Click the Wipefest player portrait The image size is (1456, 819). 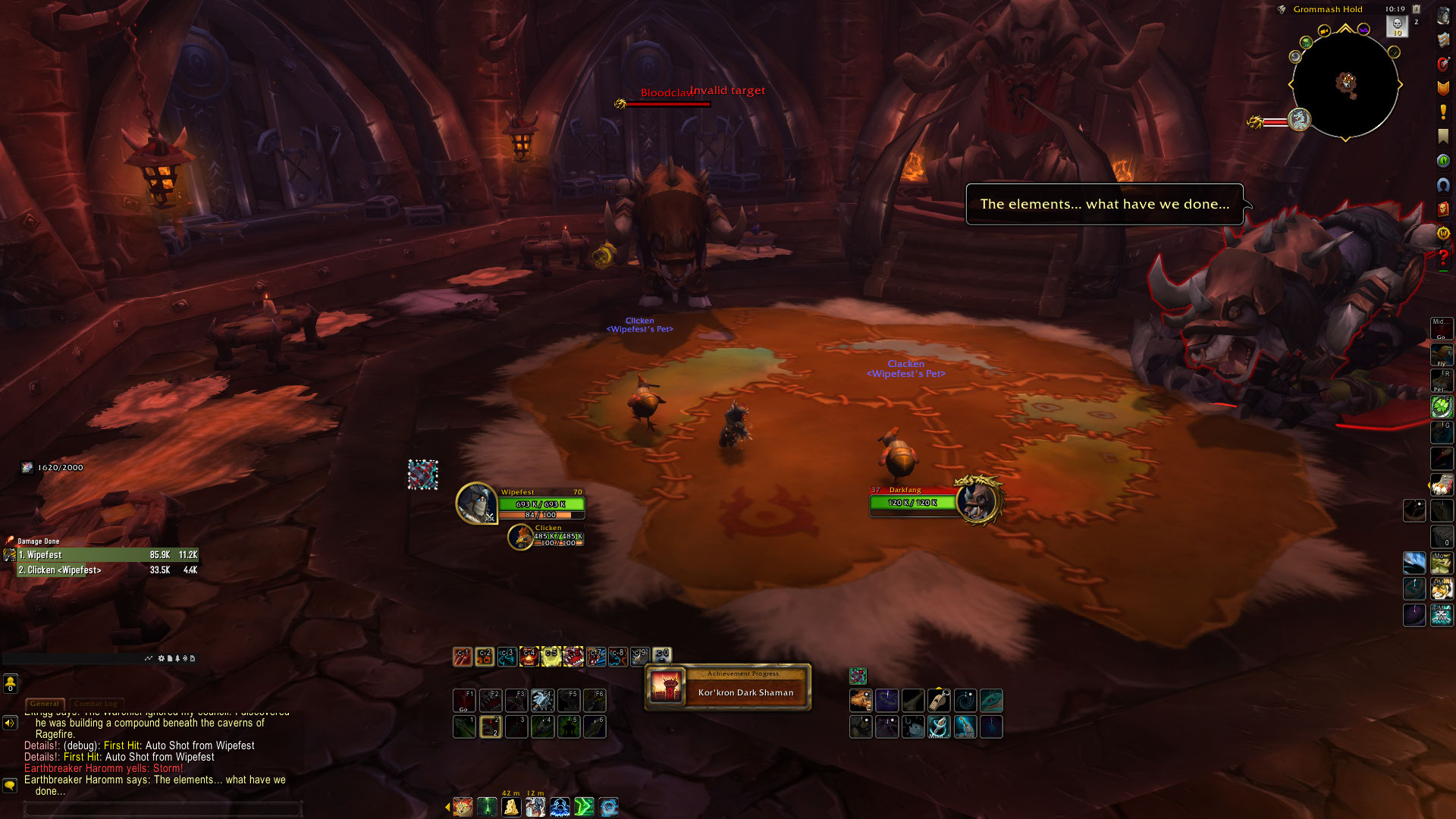coord(476,503)
